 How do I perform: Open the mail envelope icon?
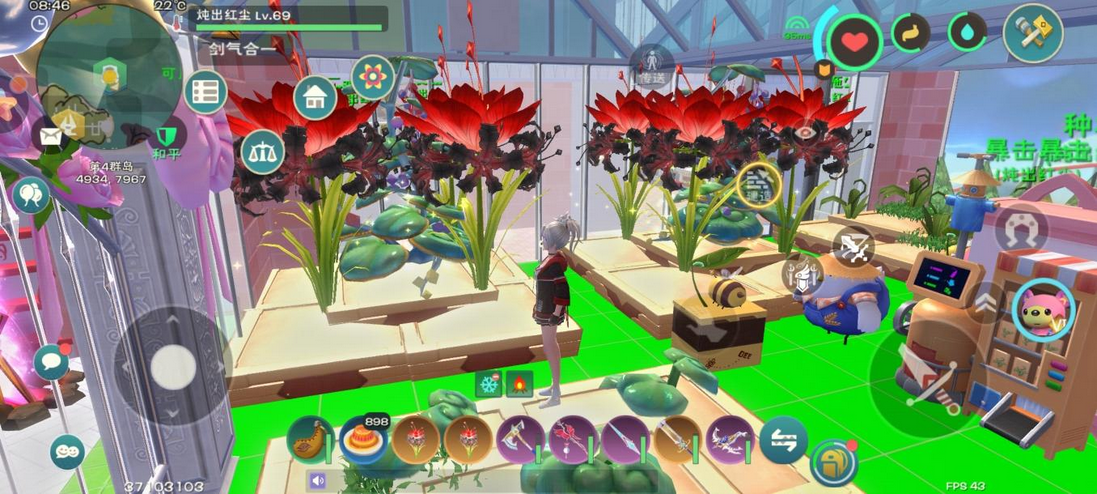coord(47,136)
